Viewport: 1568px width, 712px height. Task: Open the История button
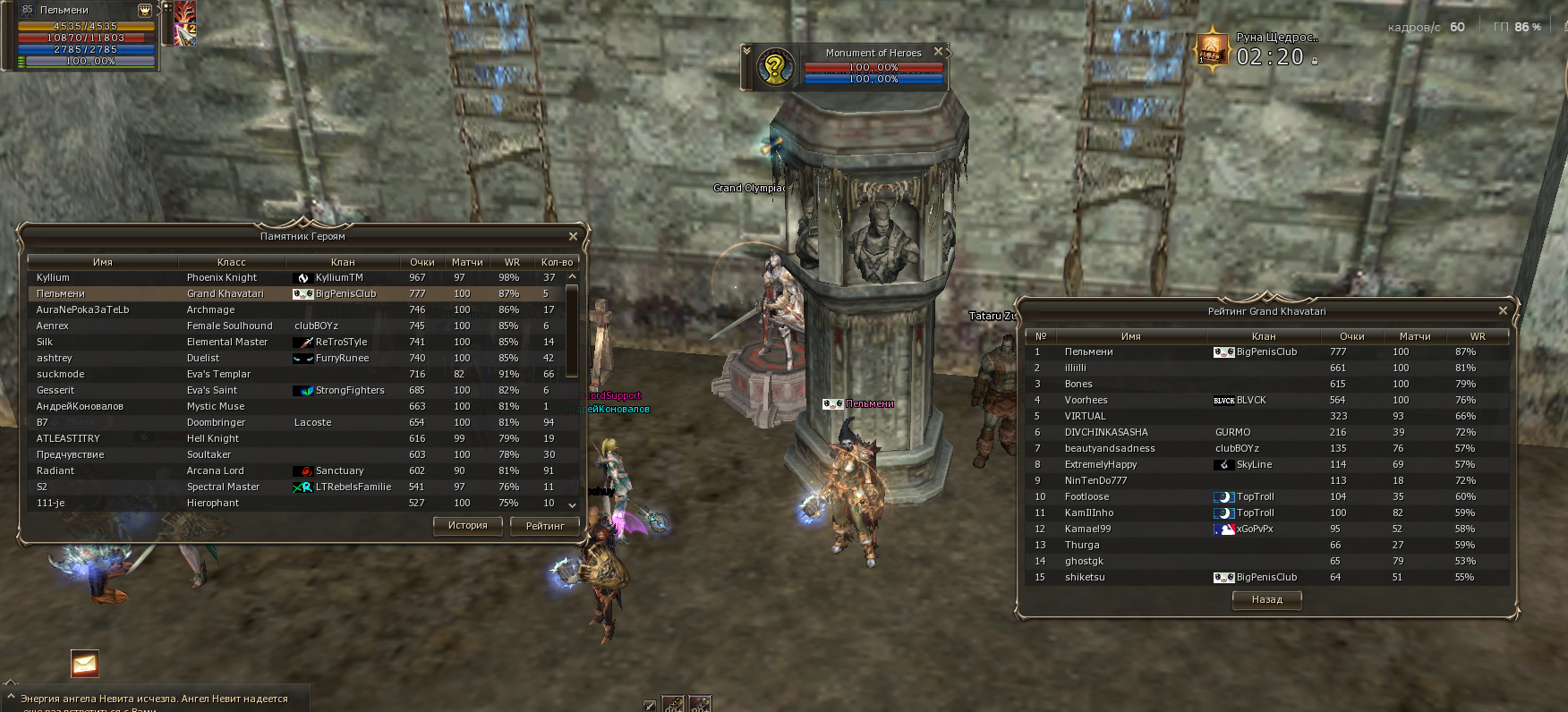pyautogui.click(x=467, y=526)
